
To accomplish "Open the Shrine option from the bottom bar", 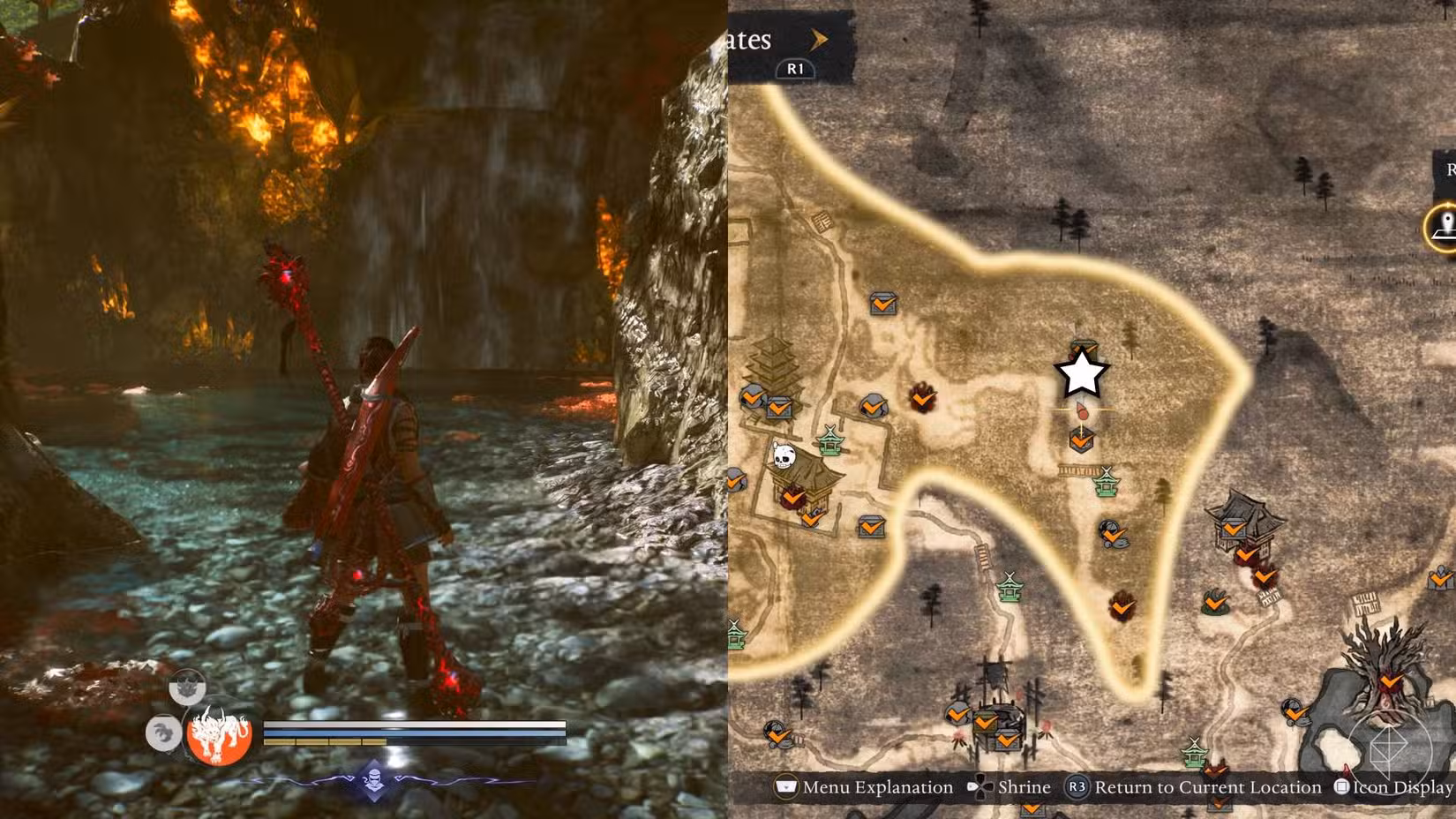I will (x=1025, y=786).
